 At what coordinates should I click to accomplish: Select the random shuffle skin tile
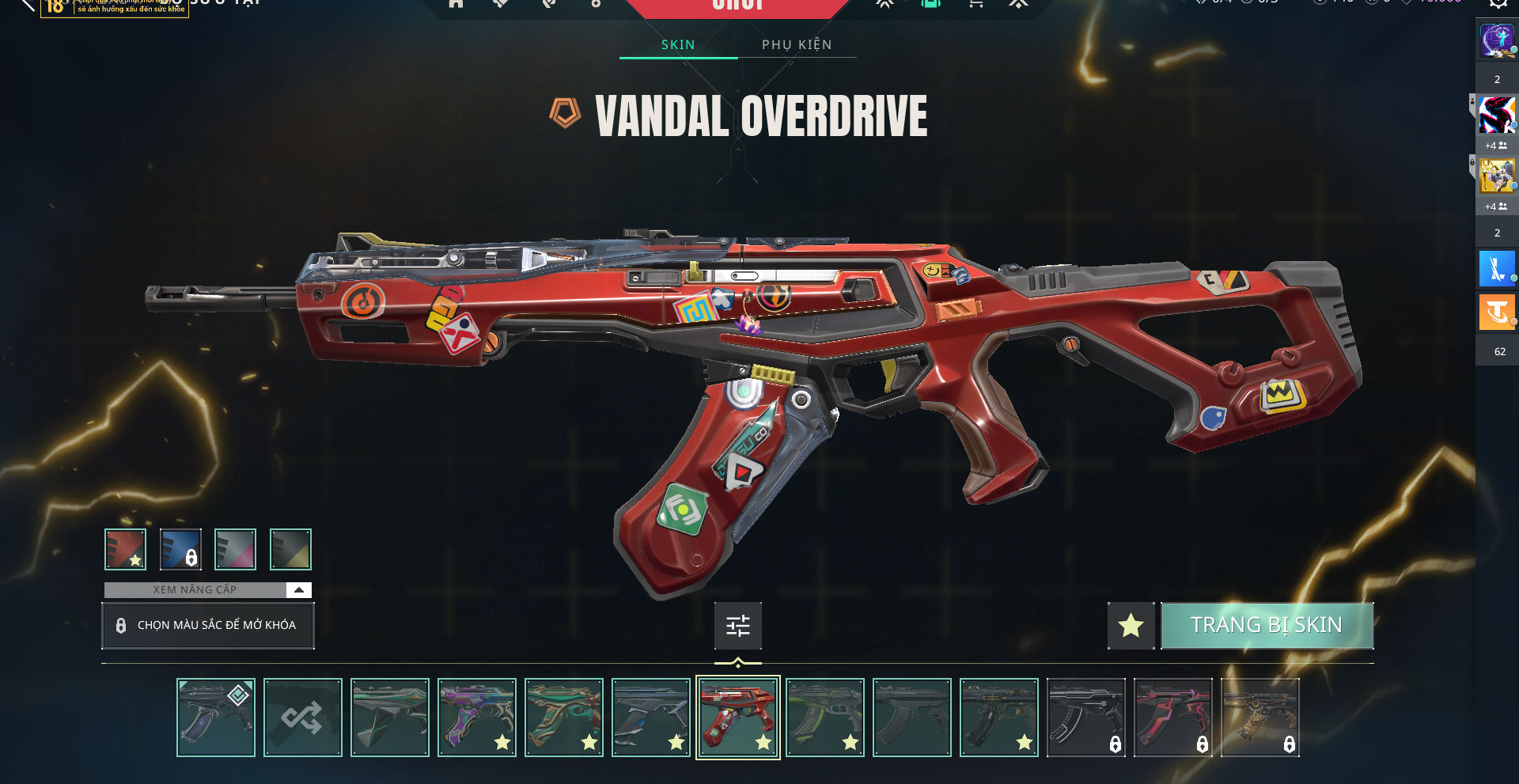coord(302,718)
